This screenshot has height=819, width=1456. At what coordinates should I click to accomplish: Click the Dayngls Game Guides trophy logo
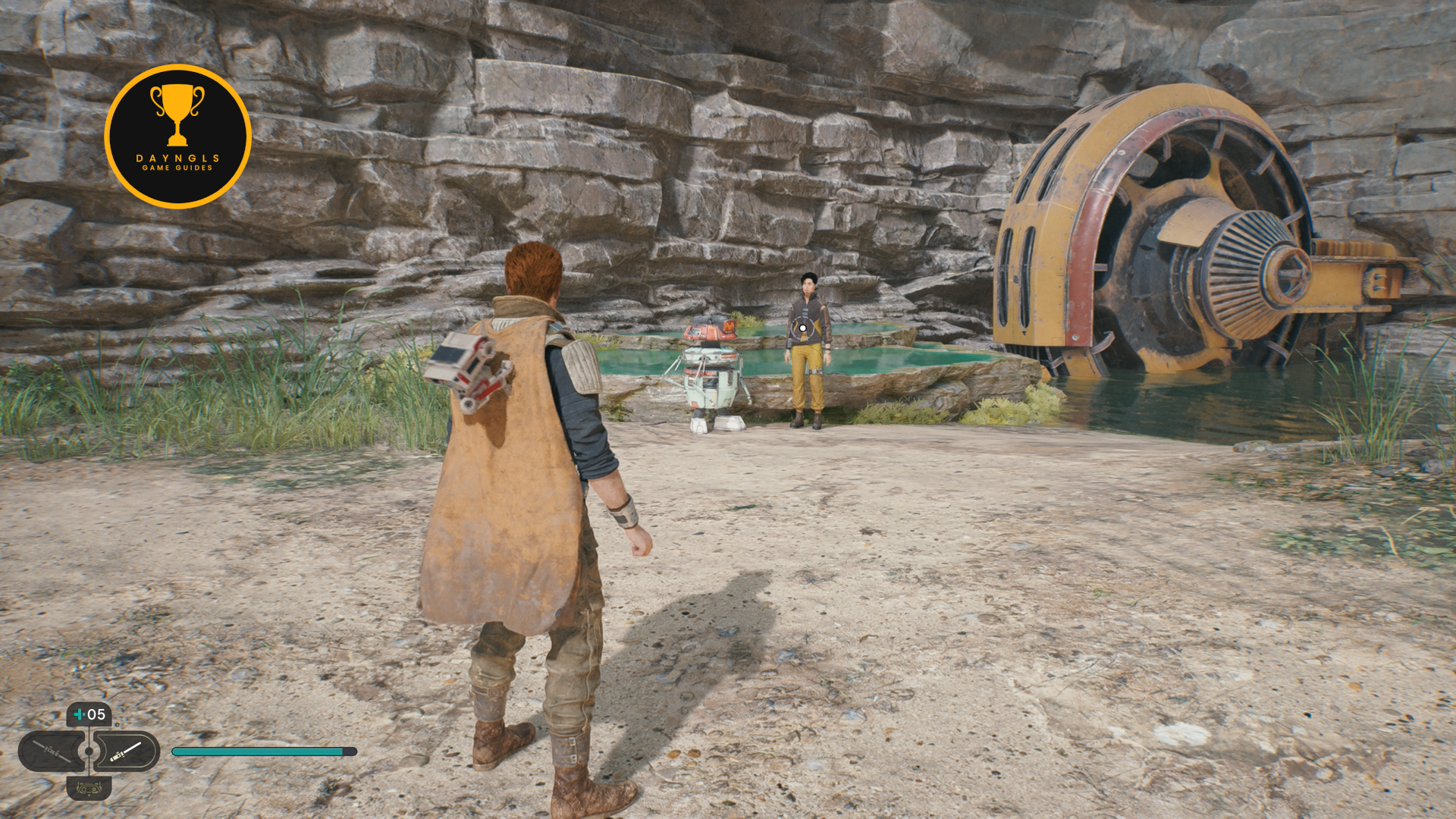pos(177,136)
